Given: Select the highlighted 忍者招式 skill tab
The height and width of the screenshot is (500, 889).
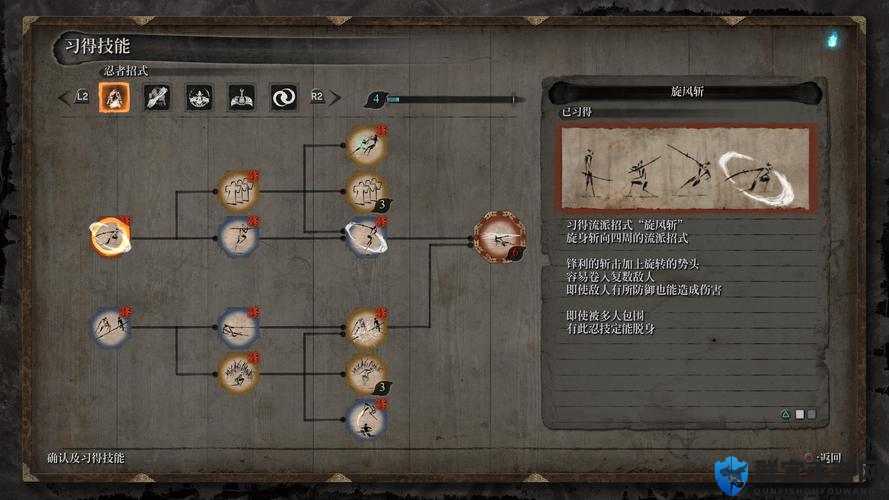Looking at the screenshot, I should click(114, 98).
